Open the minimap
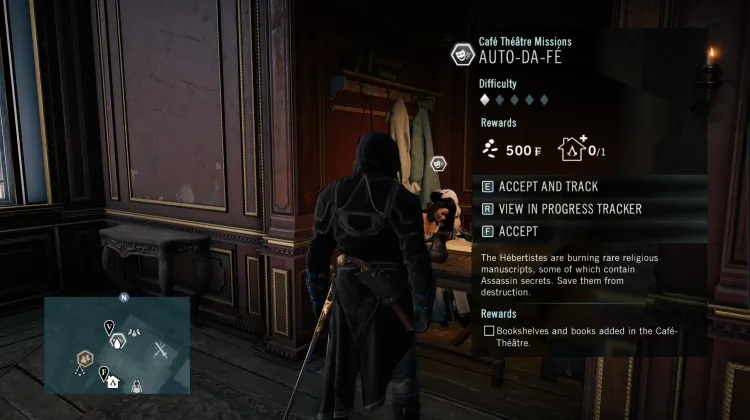The image size is (750, 420). coord(117,345)
